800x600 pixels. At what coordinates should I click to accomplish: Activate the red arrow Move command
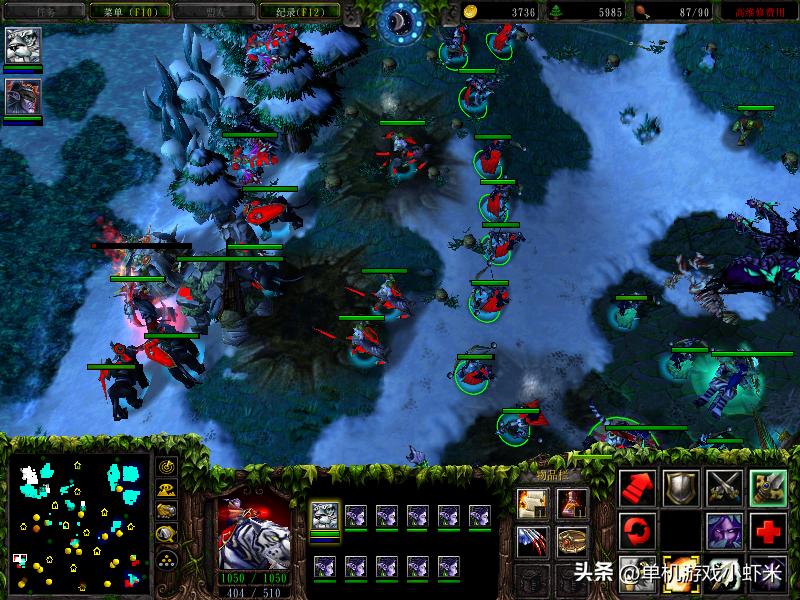[x=637, y=487]
